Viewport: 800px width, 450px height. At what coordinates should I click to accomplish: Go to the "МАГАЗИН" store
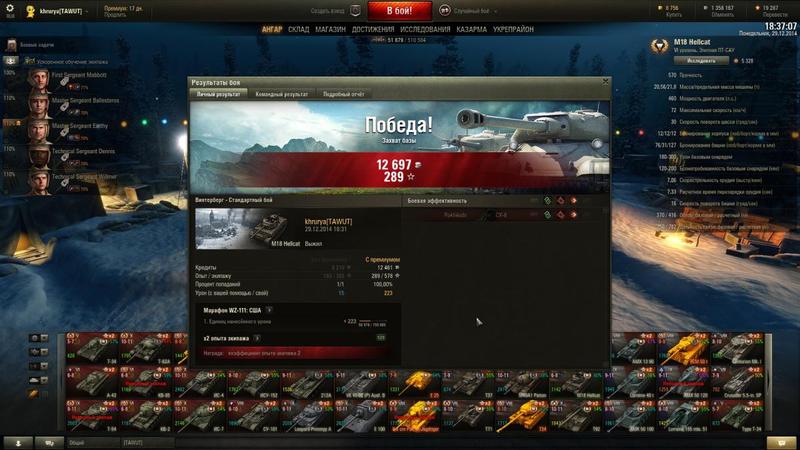click(330, 30)
